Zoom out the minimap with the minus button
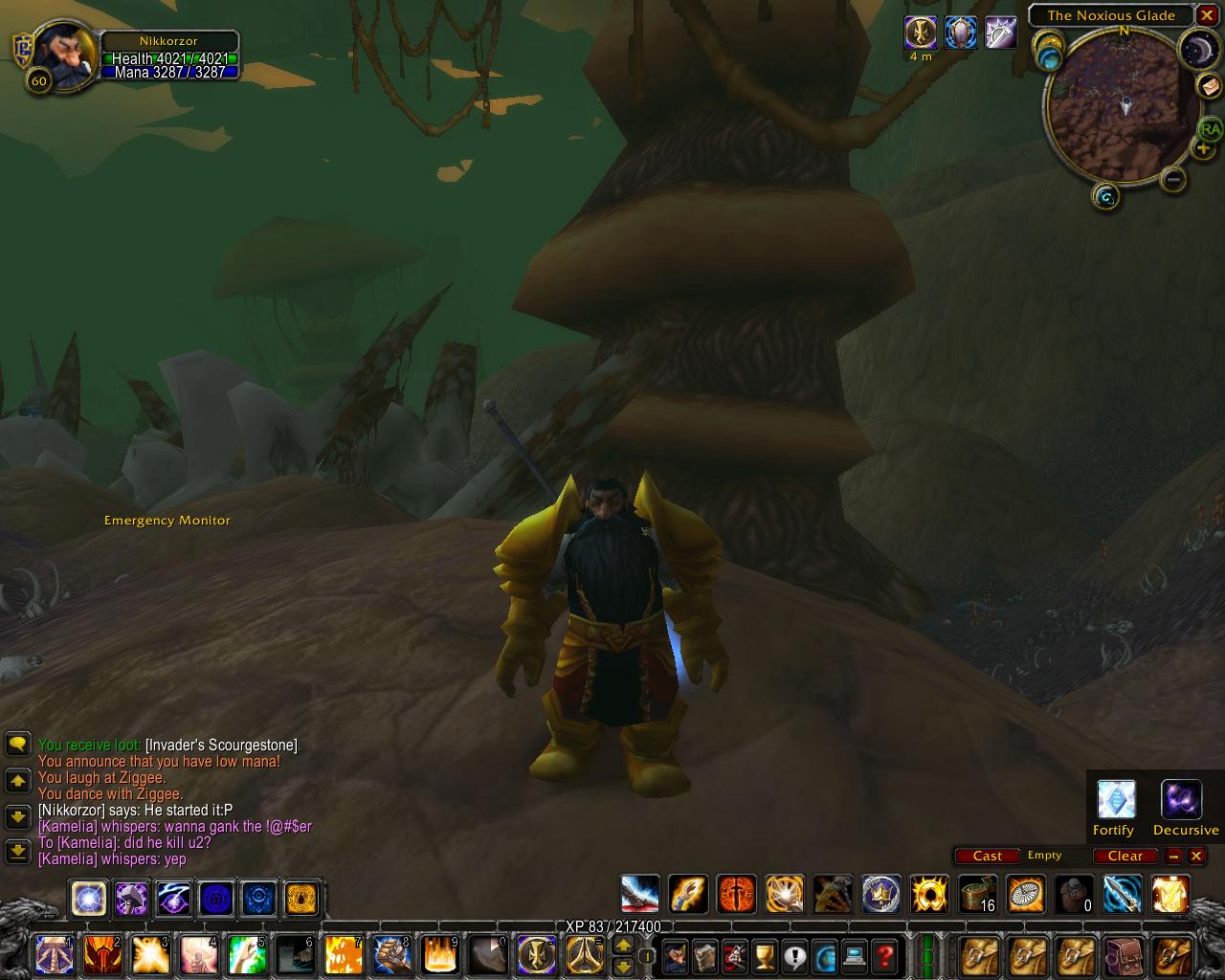 (1173, 179)
